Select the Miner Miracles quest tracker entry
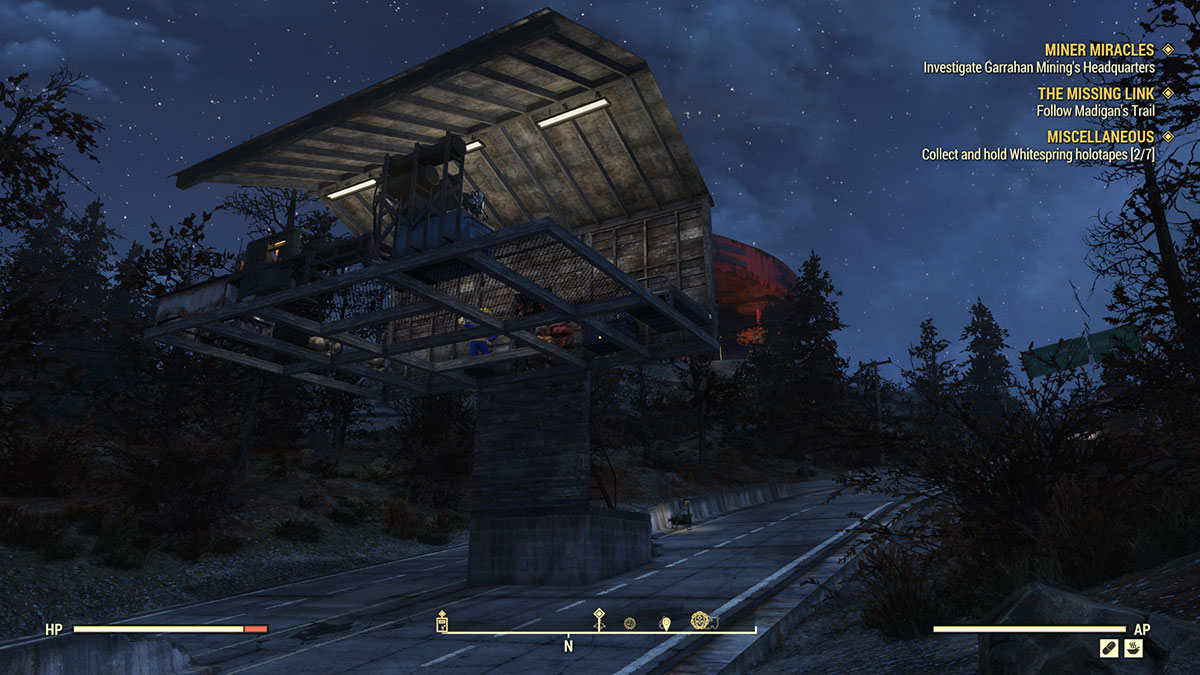 [1098, 49]
